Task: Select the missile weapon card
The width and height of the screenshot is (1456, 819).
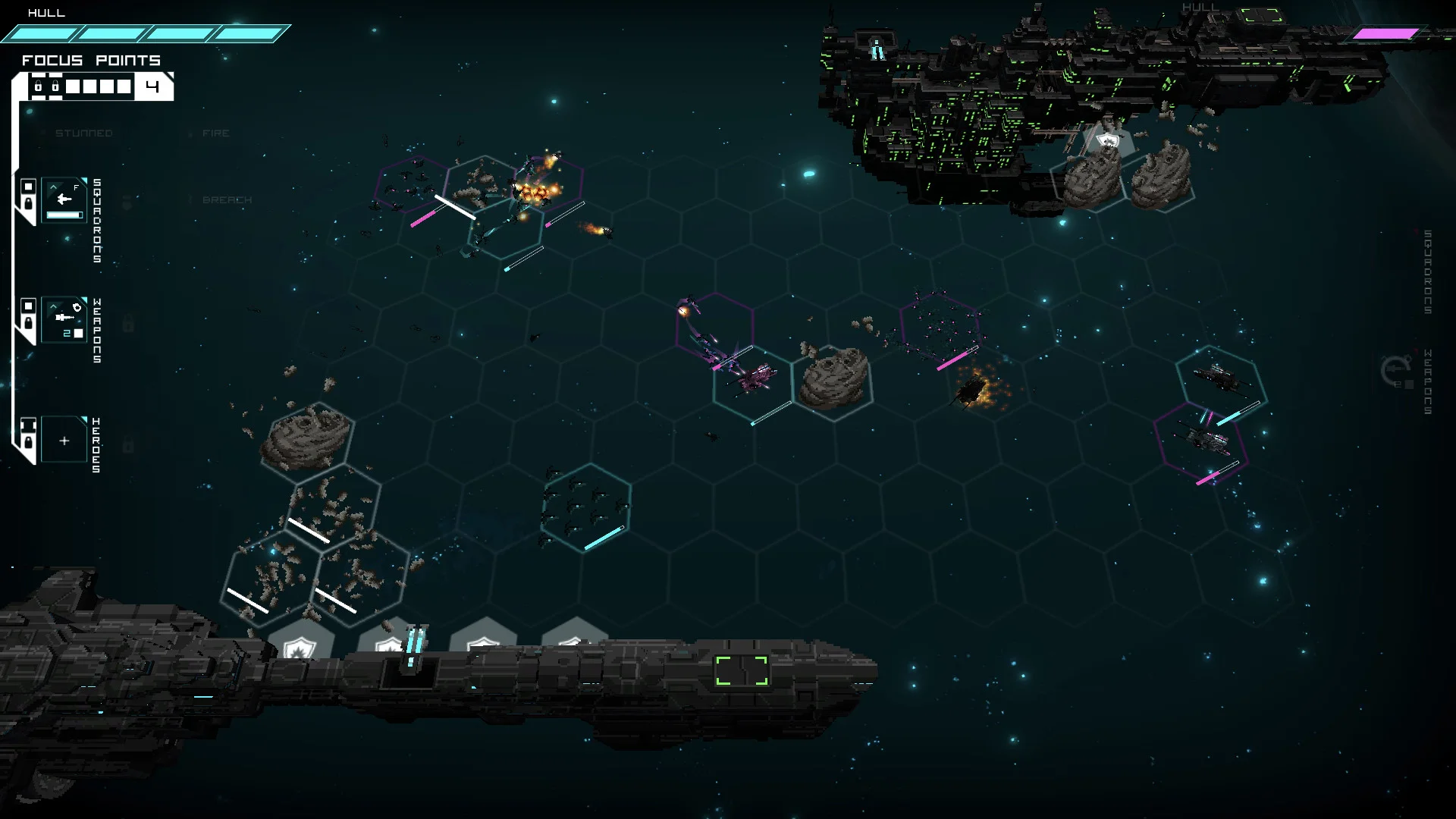Action: [x=64, y=319]
